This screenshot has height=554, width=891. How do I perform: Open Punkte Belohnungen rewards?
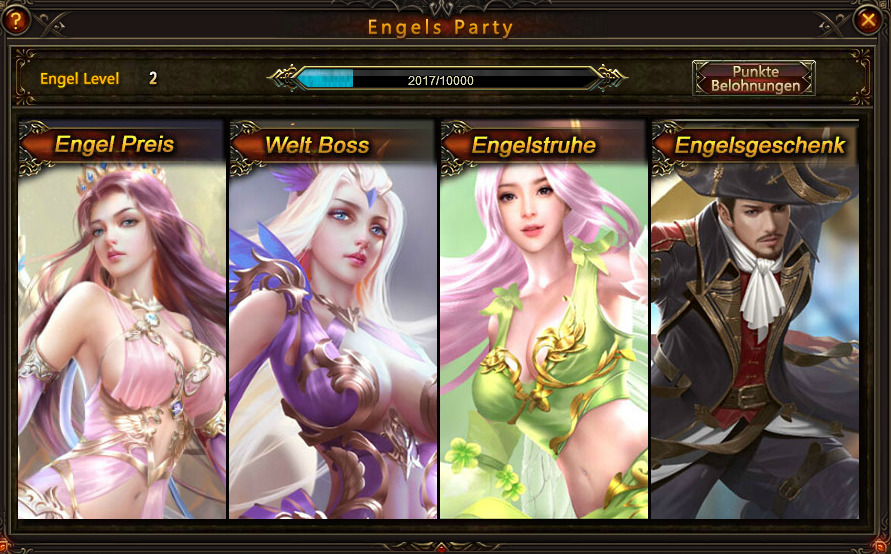pos(754,78)
